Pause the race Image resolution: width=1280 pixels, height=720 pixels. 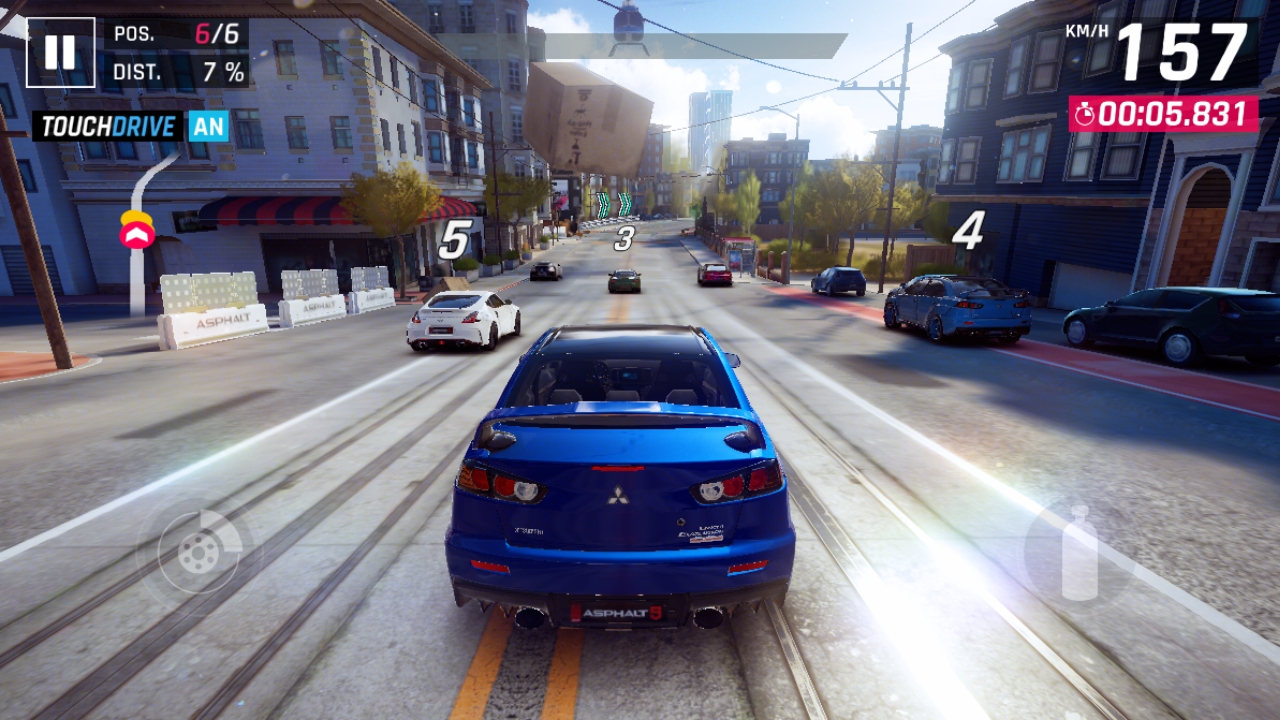[60, 52]
